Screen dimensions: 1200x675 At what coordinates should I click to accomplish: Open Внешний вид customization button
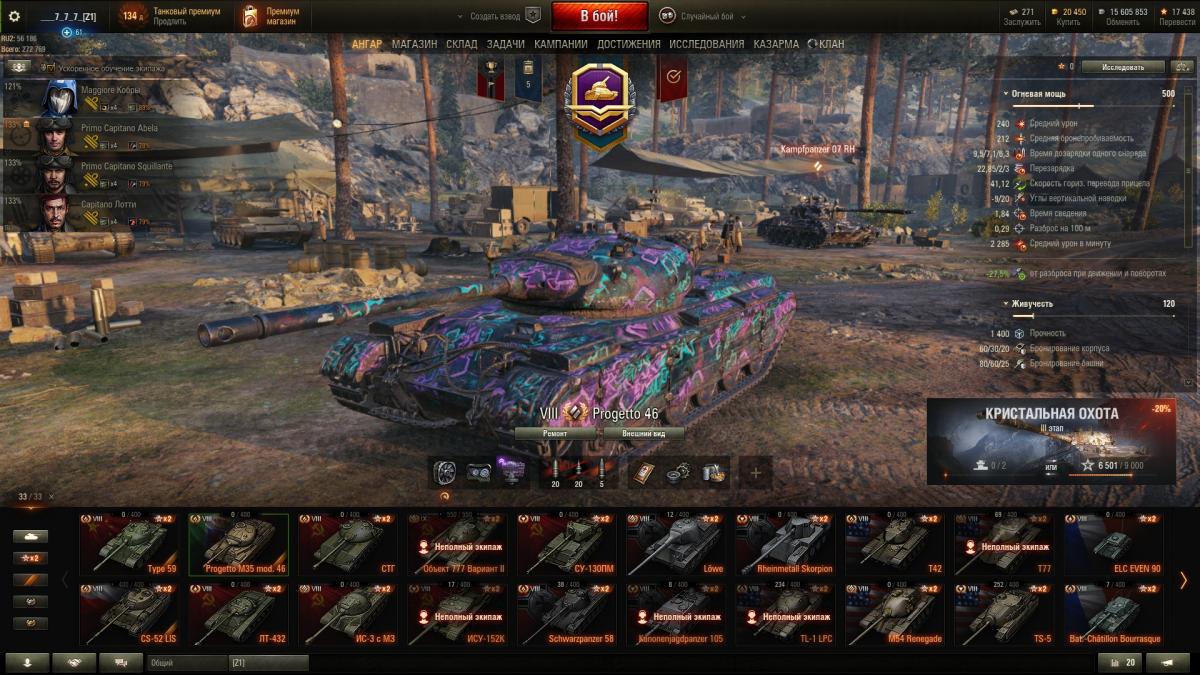(x=644, y=434)
